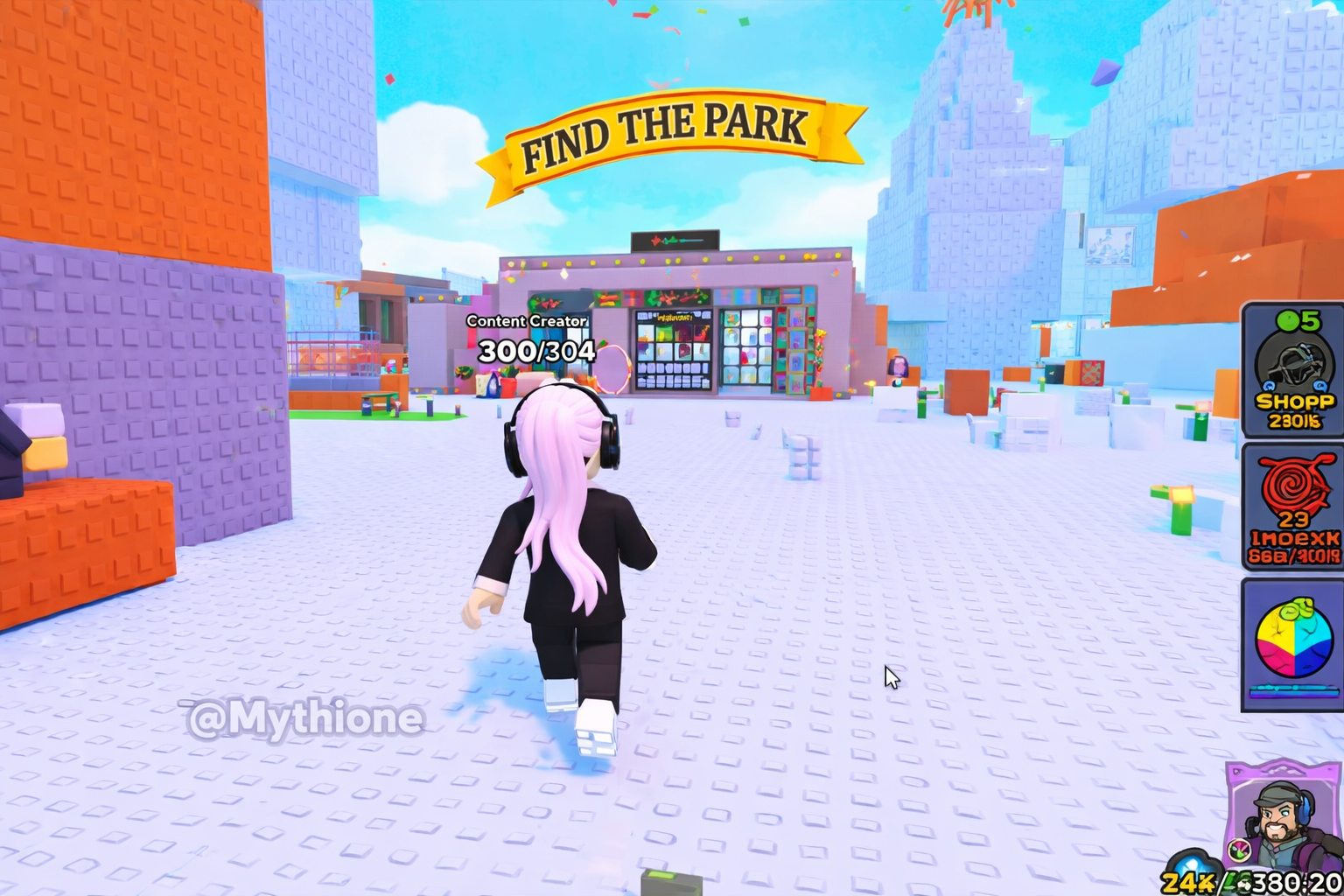This screenshot has height=896, width=1344.
Task: Click the Index quota text 66/100
Action: tap(1293, 553)
